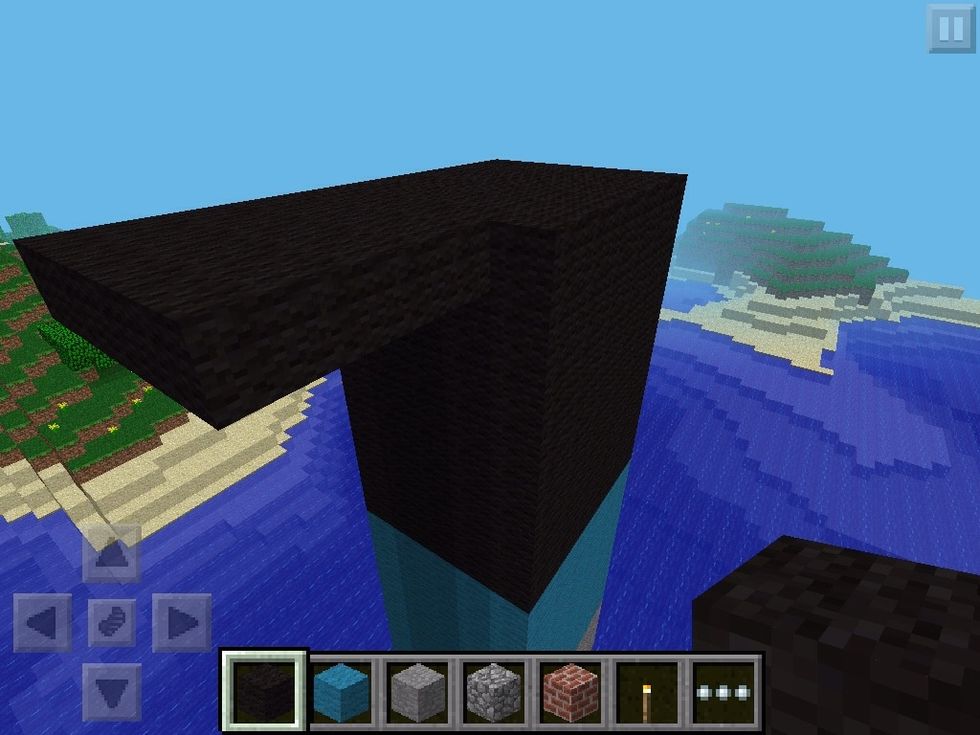Choose the cyan wool block slot
980x735 pixels.
click(342, 691)
